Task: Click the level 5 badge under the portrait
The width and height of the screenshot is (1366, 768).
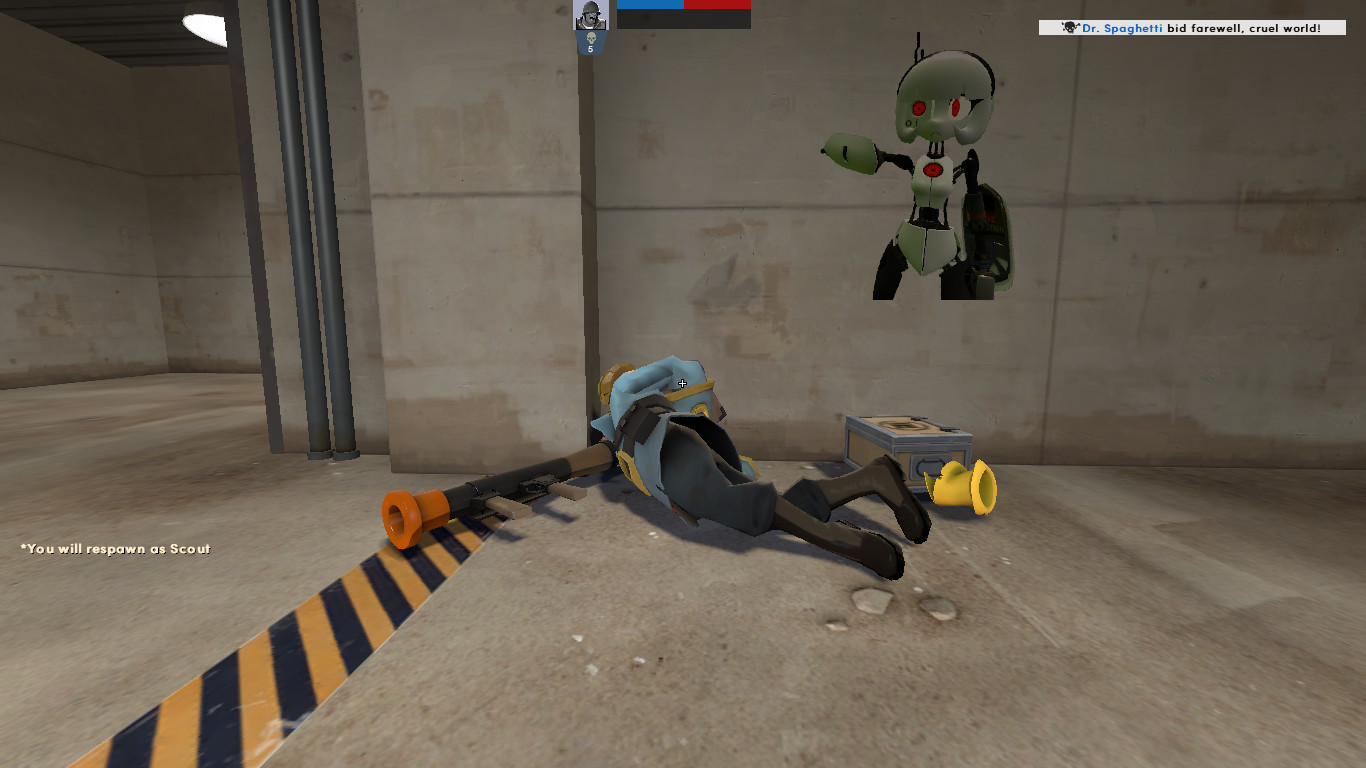Action: [590, 49]
